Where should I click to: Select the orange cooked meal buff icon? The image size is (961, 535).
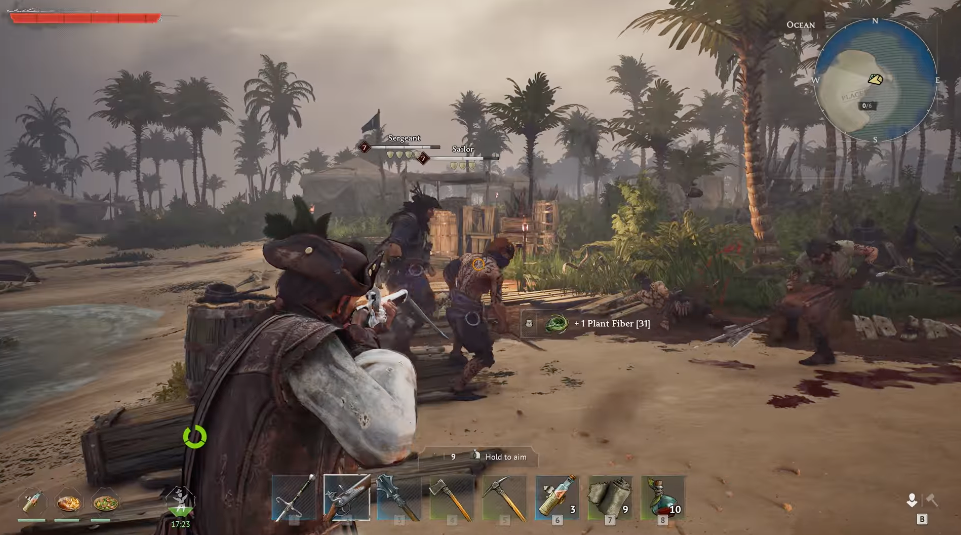[68, 502]
